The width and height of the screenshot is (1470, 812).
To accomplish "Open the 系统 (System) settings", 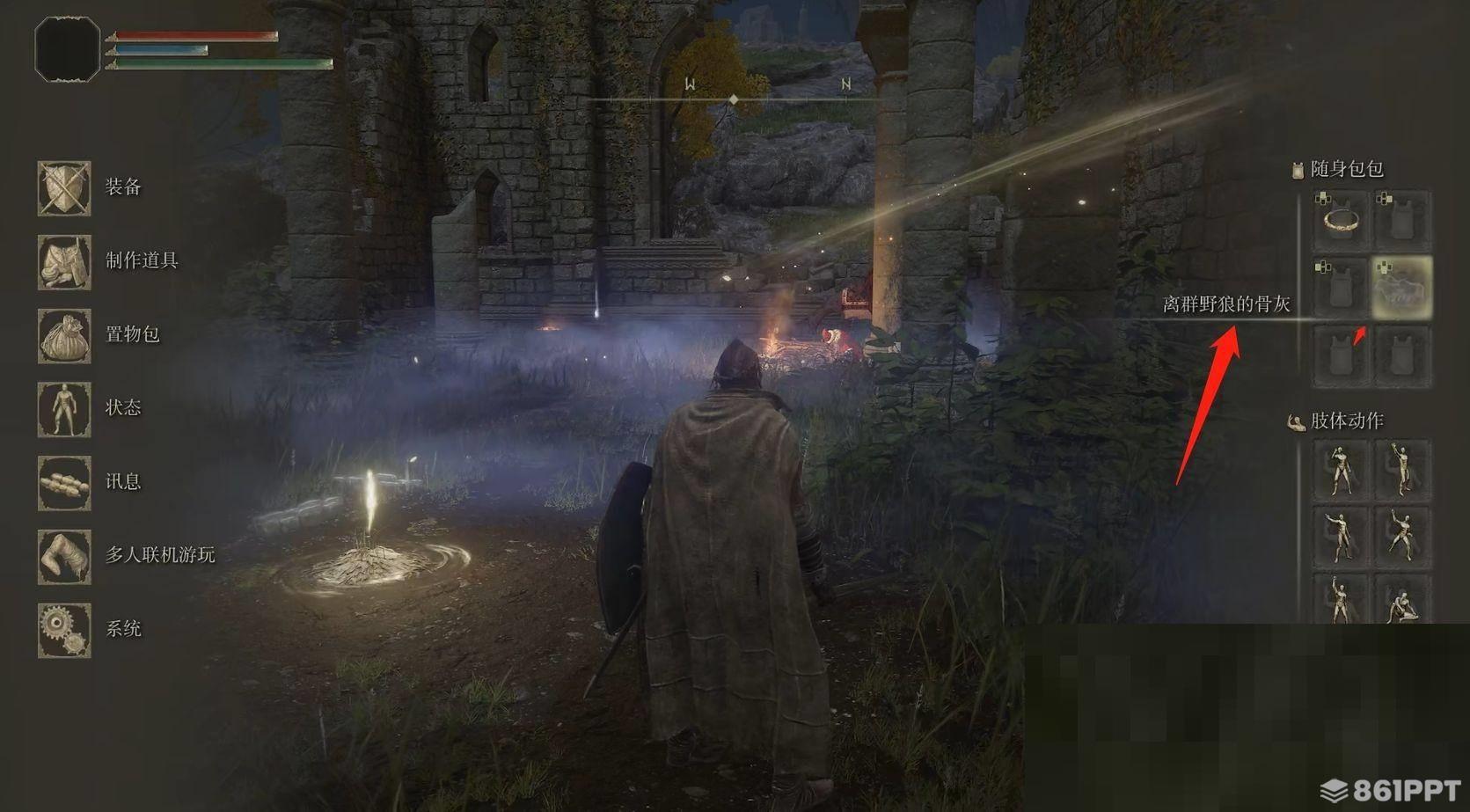I will 64,630.
